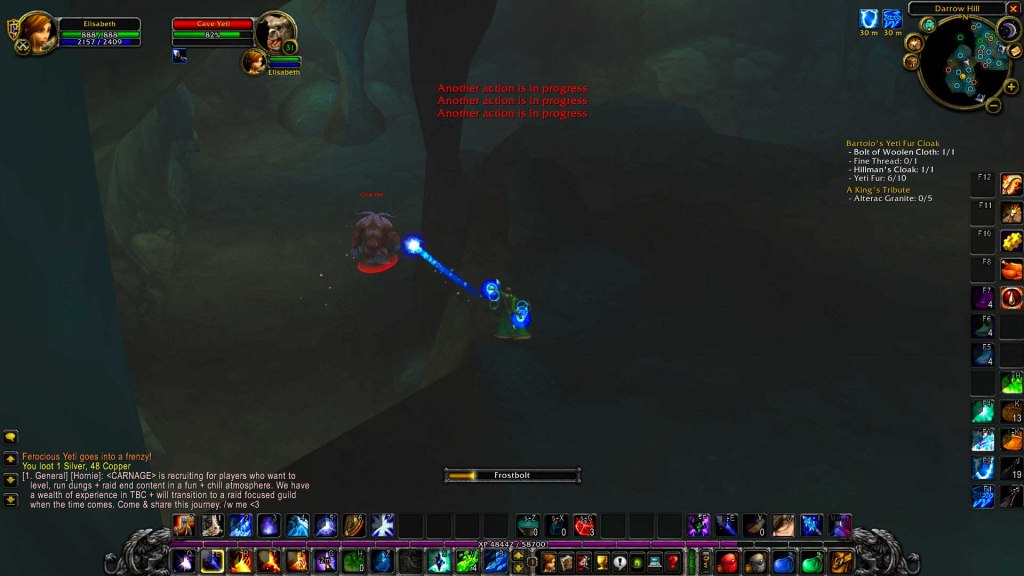
Task: Click the red blood drop ability icon
Action: (1012, 297)
